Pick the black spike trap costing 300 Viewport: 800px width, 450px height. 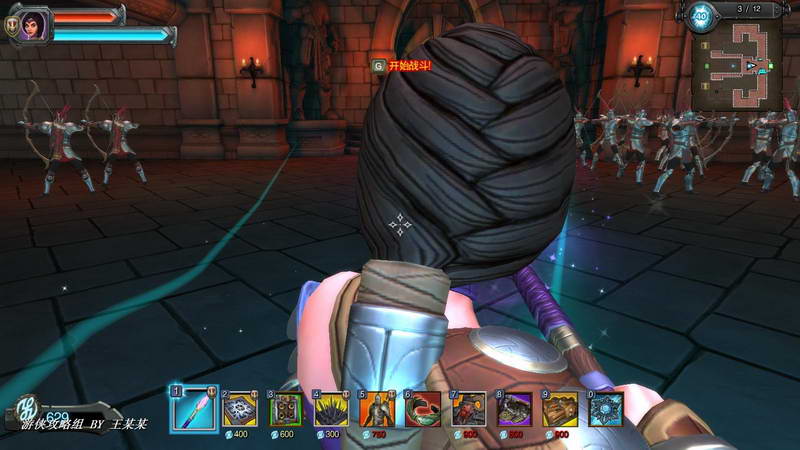332,409
